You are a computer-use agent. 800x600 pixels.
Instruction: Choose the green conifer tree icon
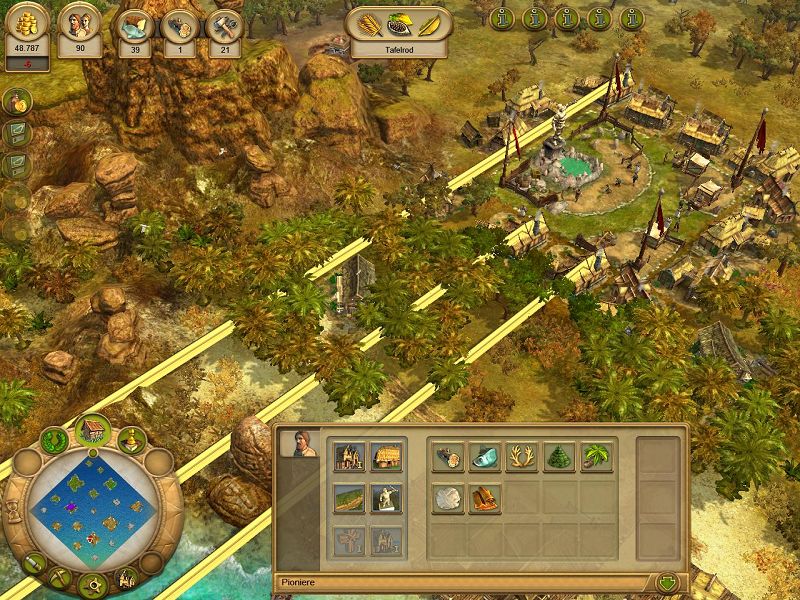(558, 457)
